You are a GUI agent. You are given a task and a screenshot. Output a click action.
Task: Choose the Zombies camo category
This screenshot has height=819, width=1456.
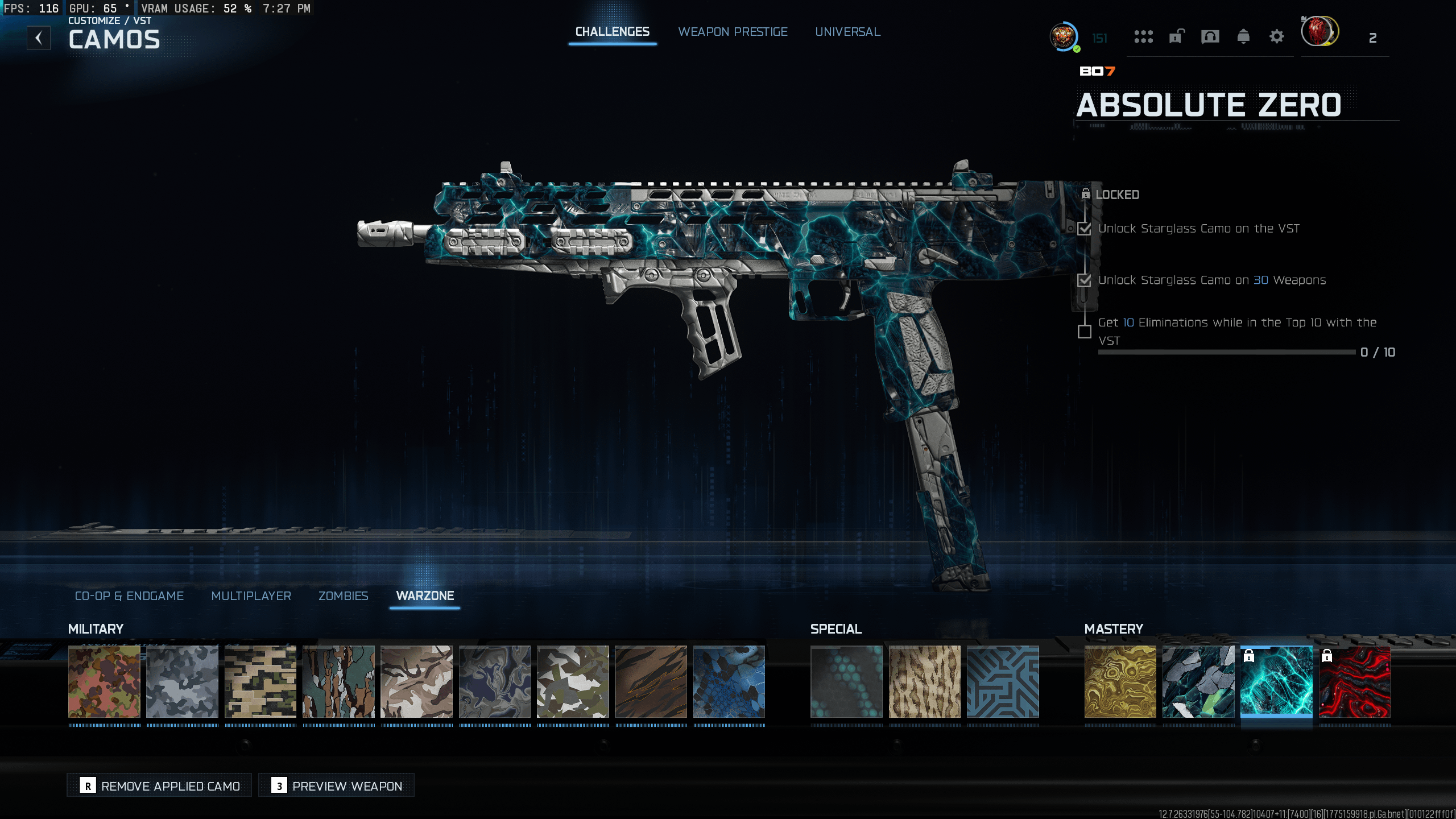(x=343, y=595)
